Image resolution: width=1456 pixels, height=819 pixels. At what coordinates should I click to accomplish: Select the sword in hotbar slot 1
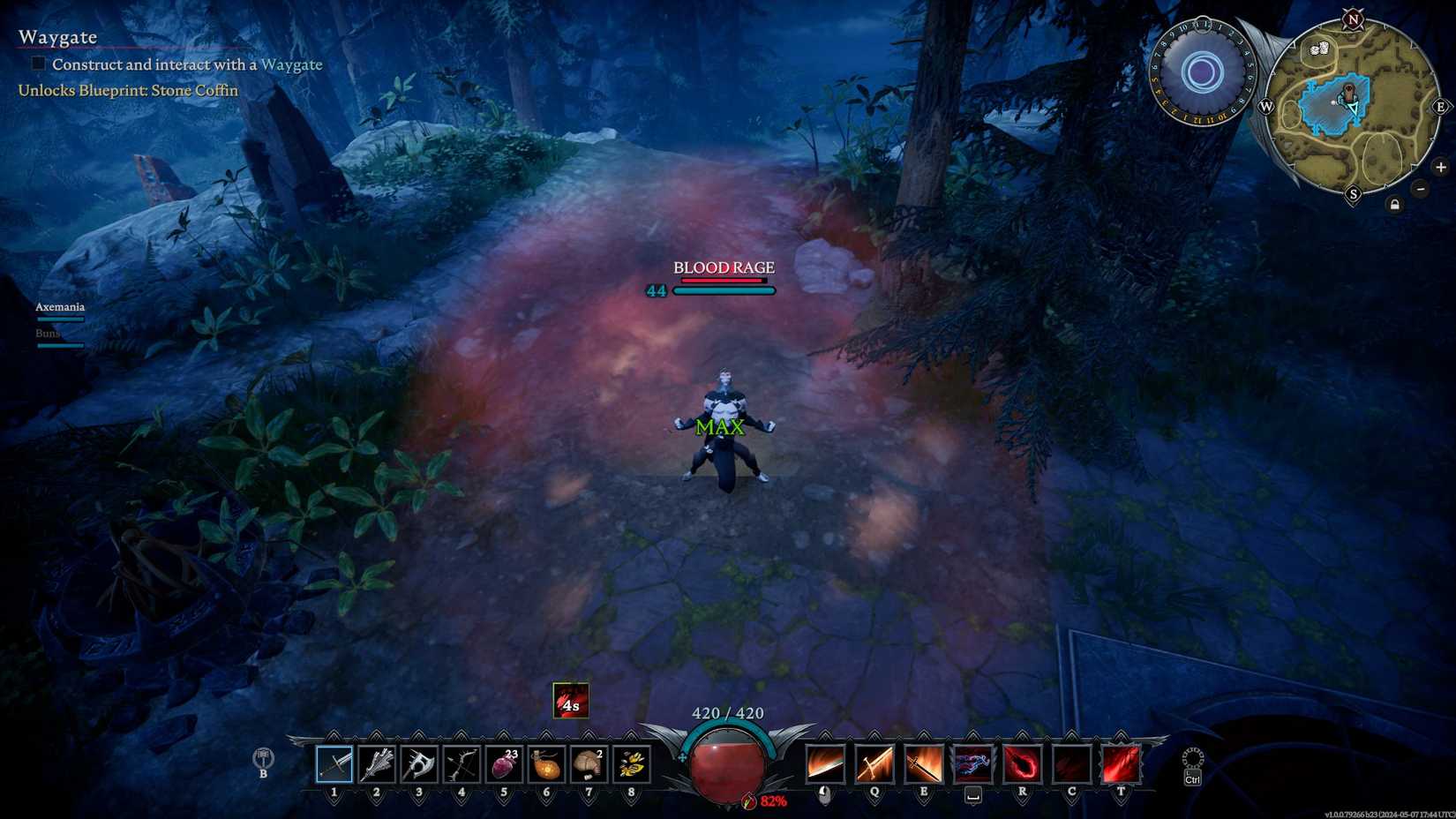334,763
